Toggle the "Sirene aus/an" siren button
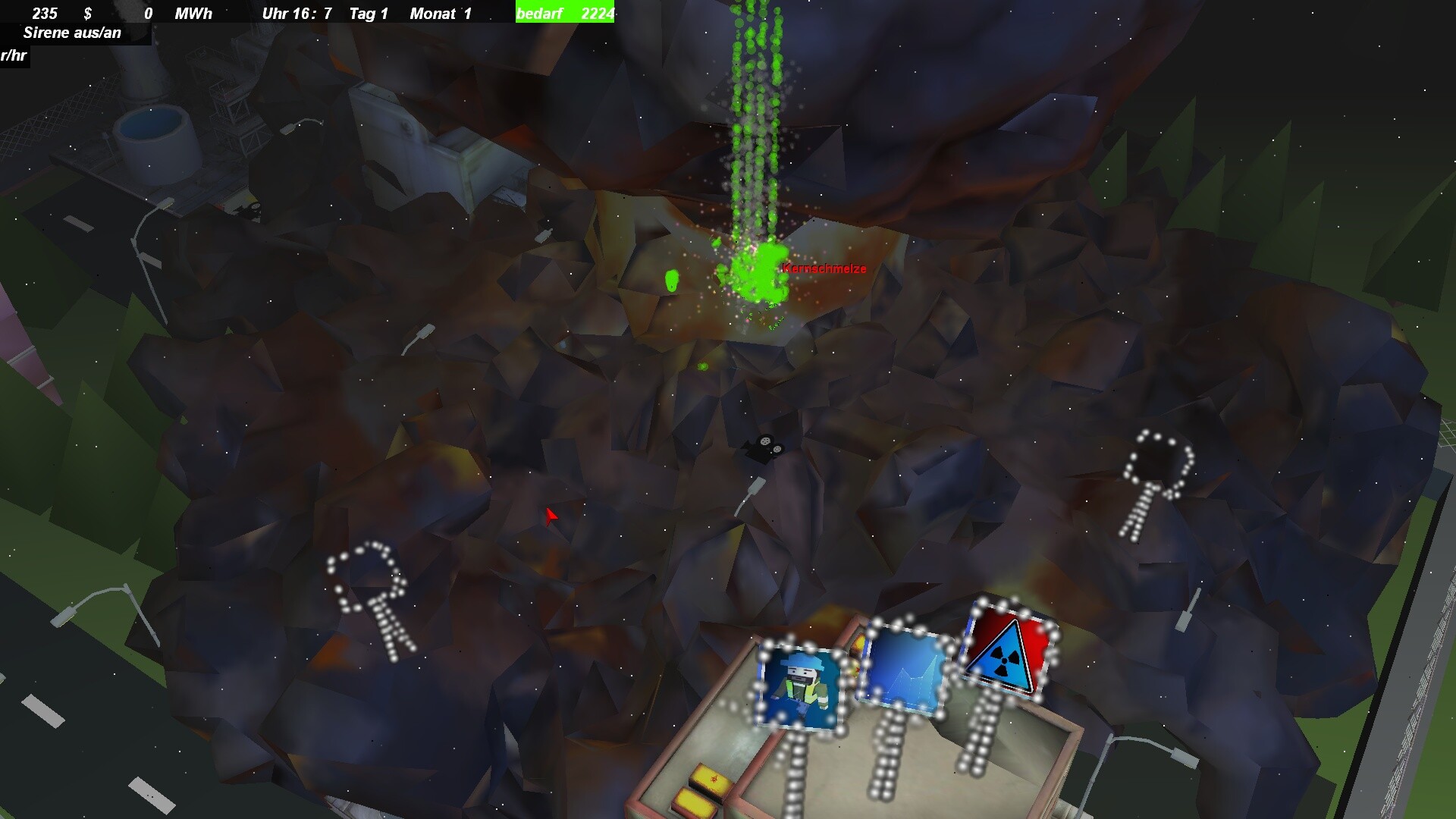 [x=73, y=33]
